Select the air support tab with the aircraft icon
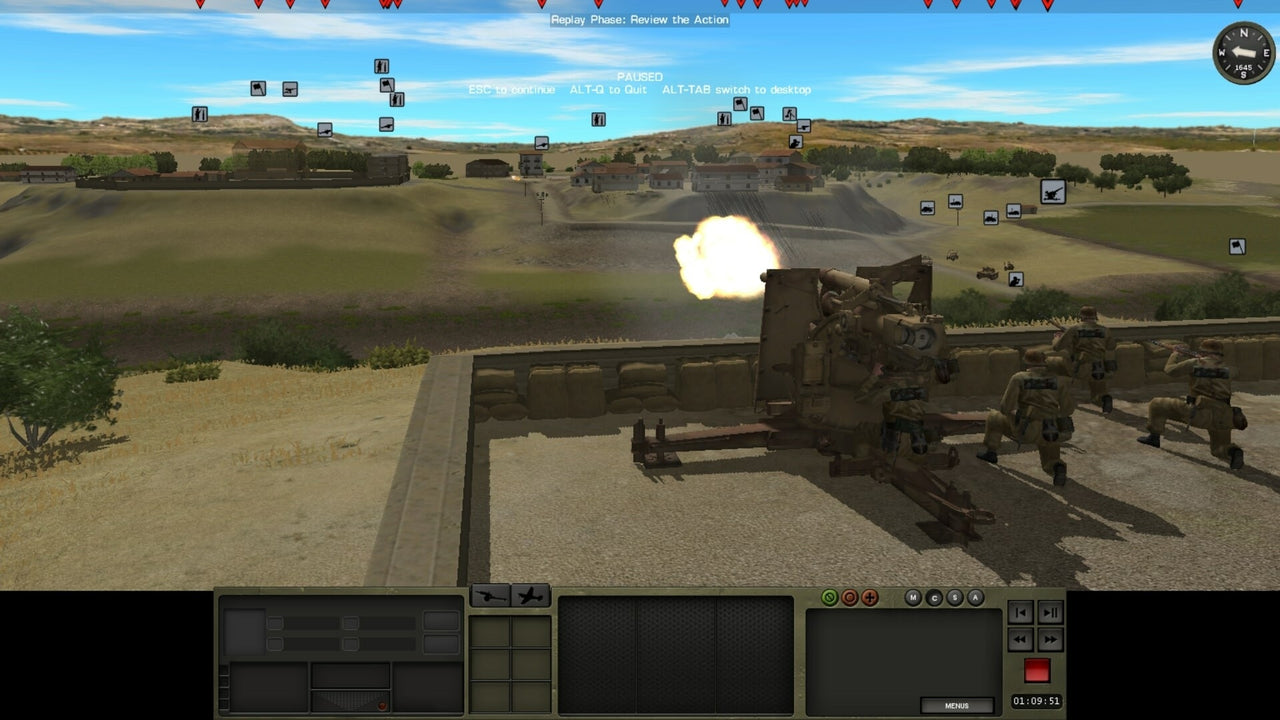The width and height of the screenshot is (1280, 720). 532,595
